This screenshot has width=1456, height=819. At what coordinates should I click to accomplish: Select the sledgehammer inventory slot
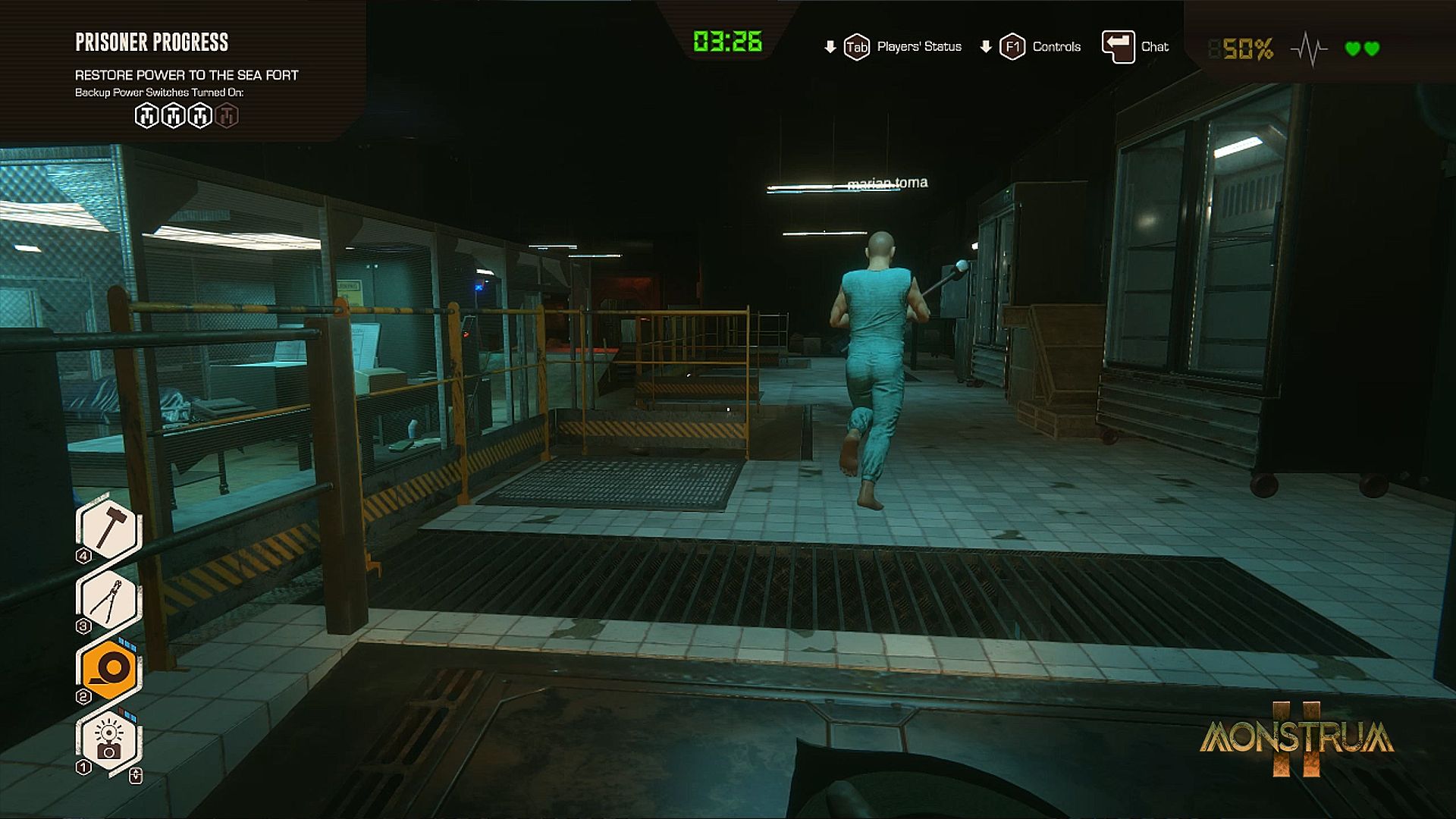[x=108, y=529]
